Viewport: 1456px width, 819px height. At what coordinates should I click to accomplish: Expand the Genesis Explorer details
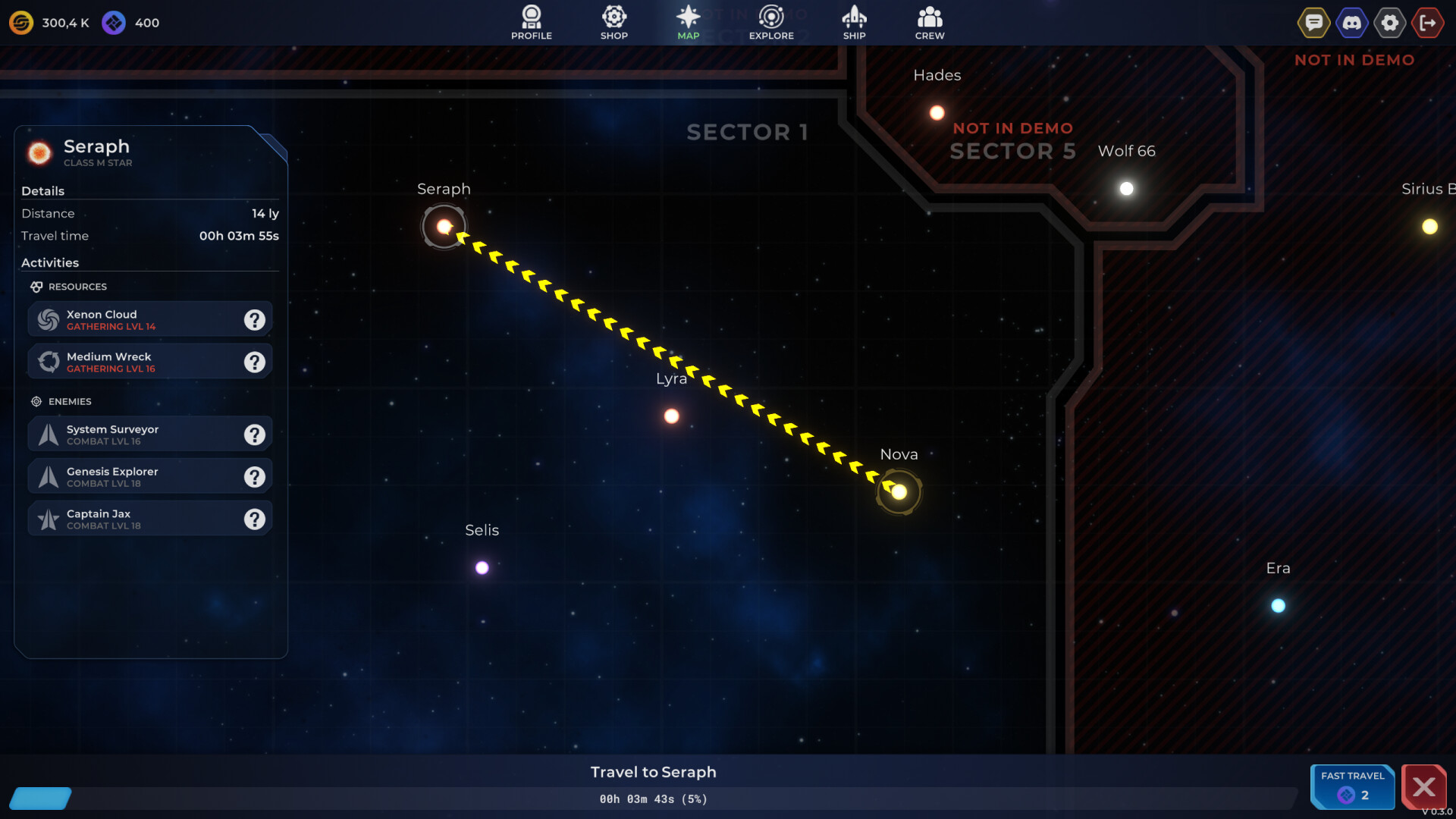coord(254,476)
